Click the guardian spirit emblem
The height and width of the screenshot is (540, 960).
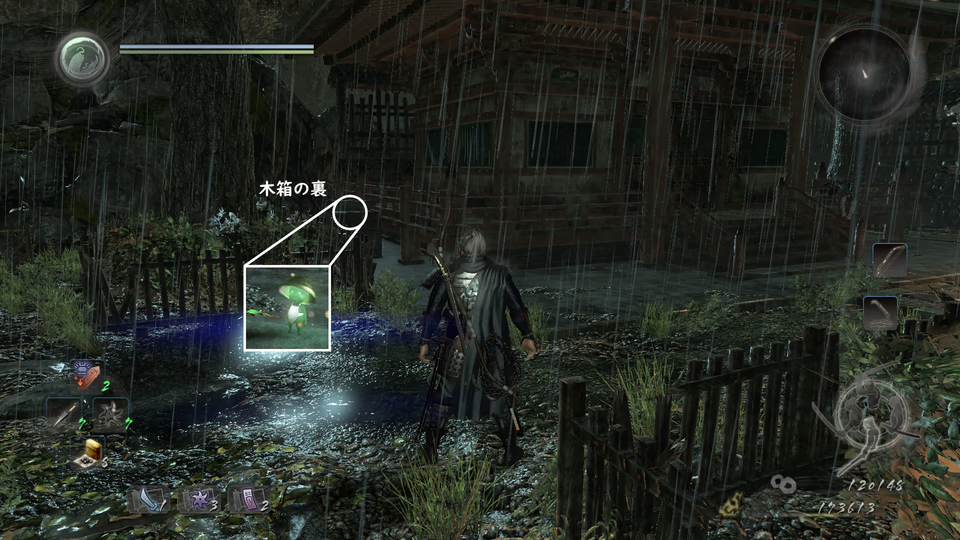pos(82,59)
